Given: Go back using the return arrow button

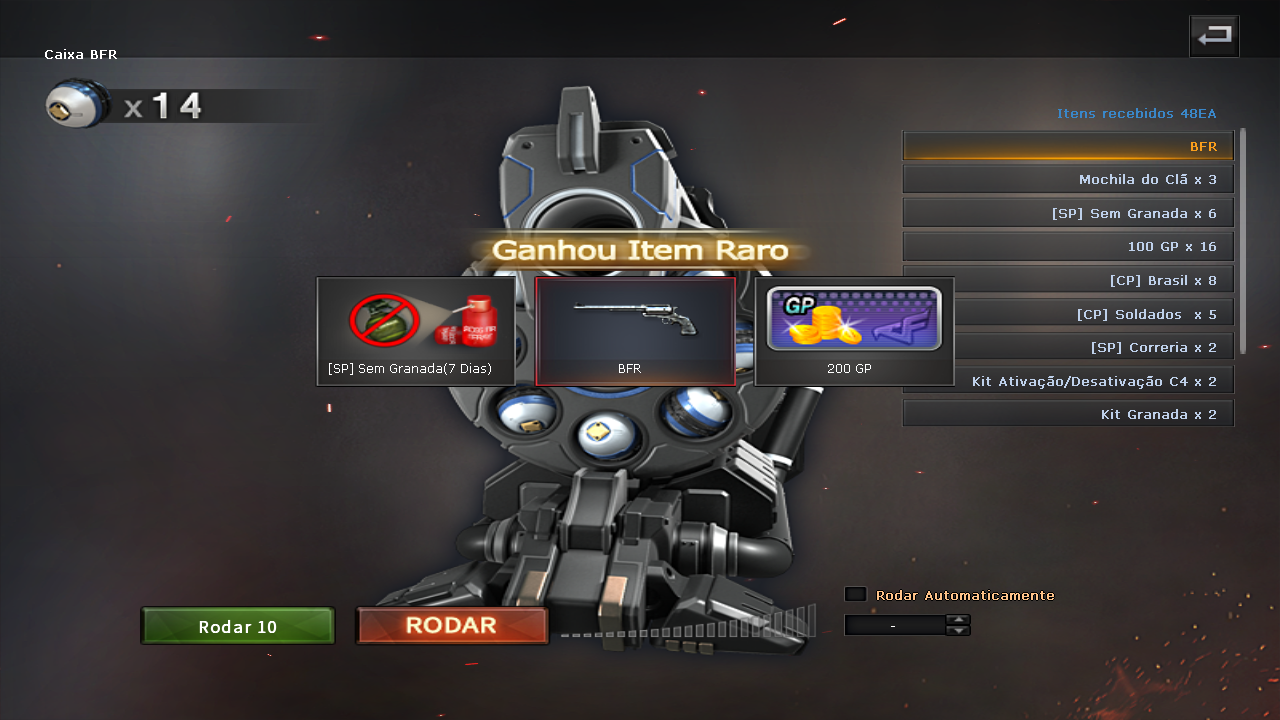Looking at the screenshot, I should (x=1214, y=36).
